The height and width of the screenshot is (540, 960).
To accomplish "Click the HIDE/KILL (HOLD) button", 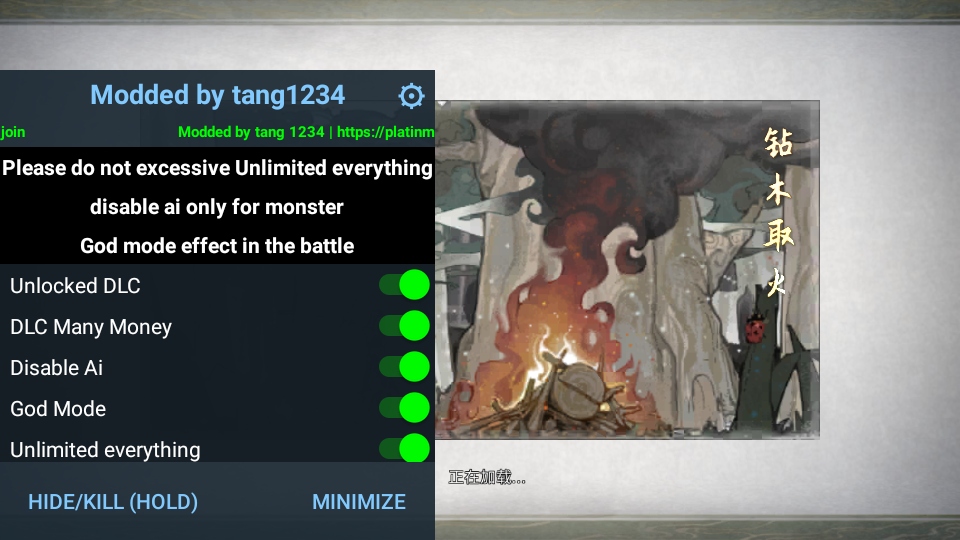I will pos(113,502).
